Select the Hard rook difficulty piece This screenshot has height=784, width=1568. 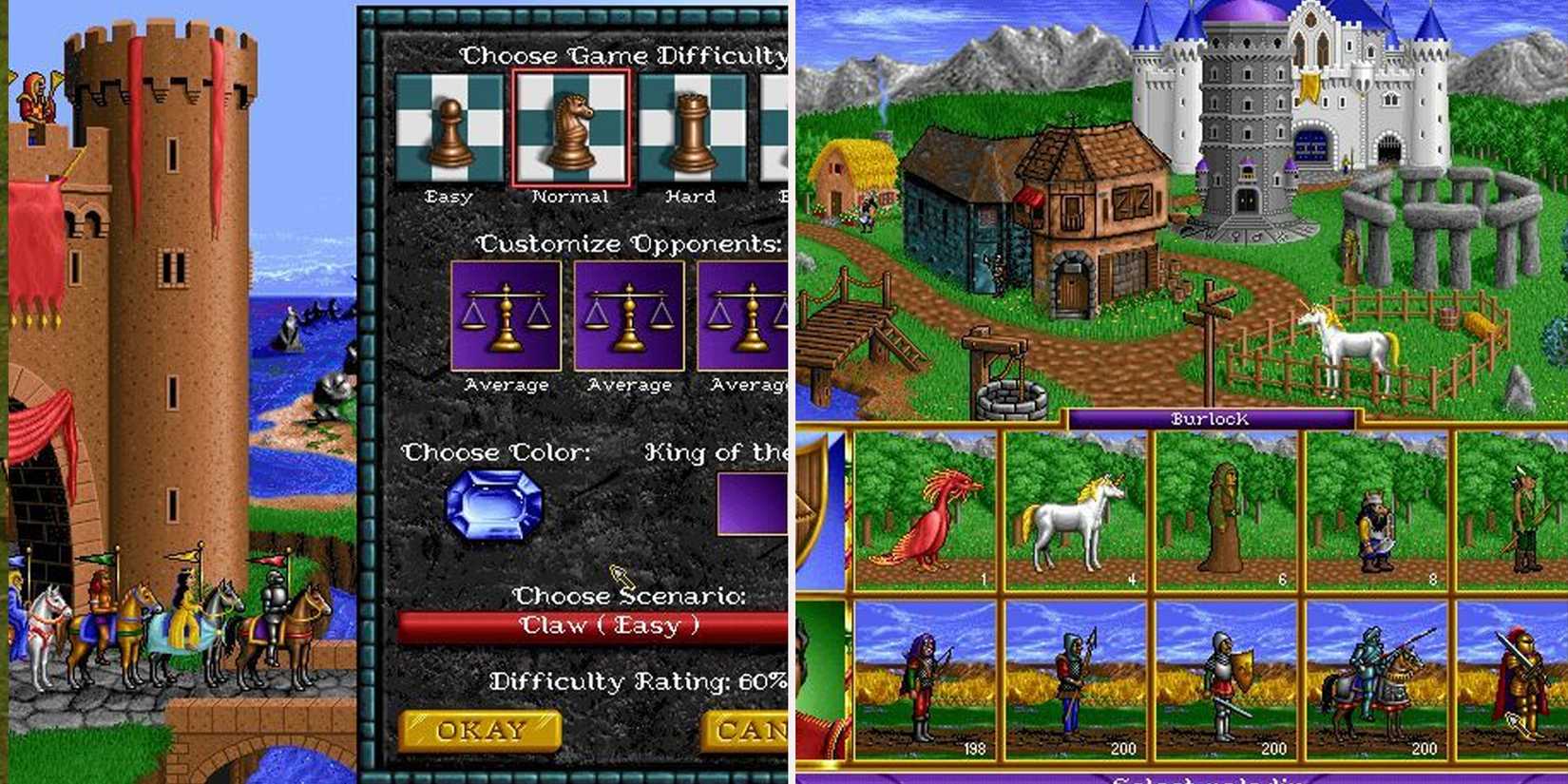click(x=691, y=128)
